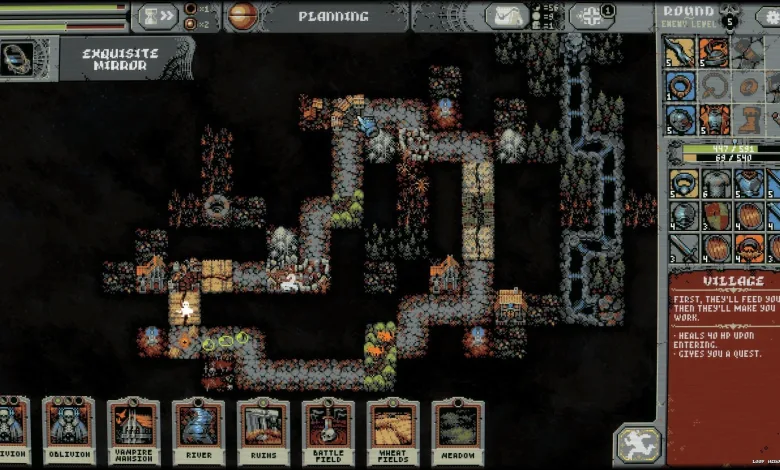Choose the Battle Field card

tap(328, 432)
